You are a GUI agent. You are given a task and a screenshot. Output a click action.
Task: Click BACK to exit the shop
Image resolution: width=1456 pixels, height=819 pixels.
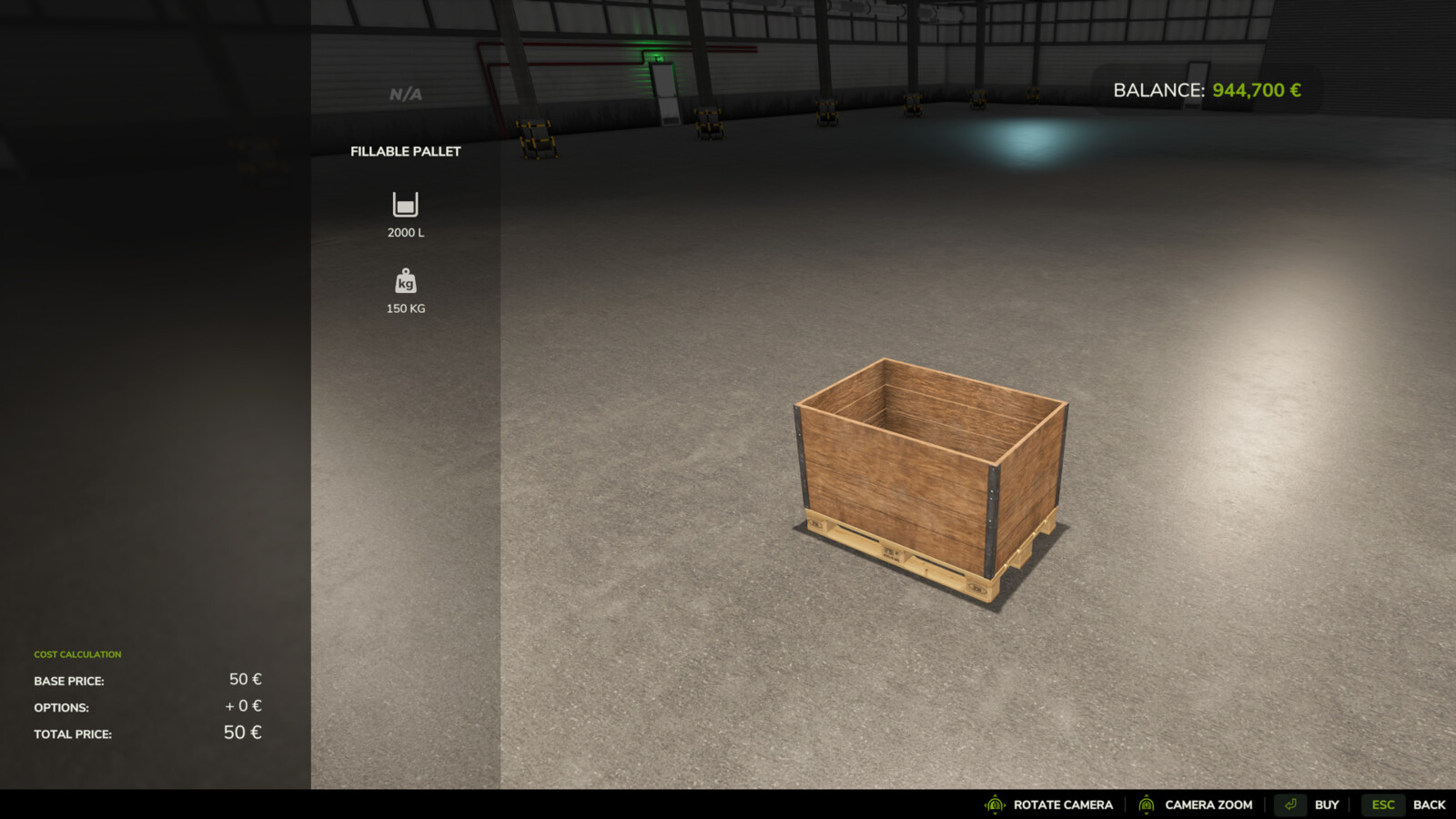coord(1431,804)
